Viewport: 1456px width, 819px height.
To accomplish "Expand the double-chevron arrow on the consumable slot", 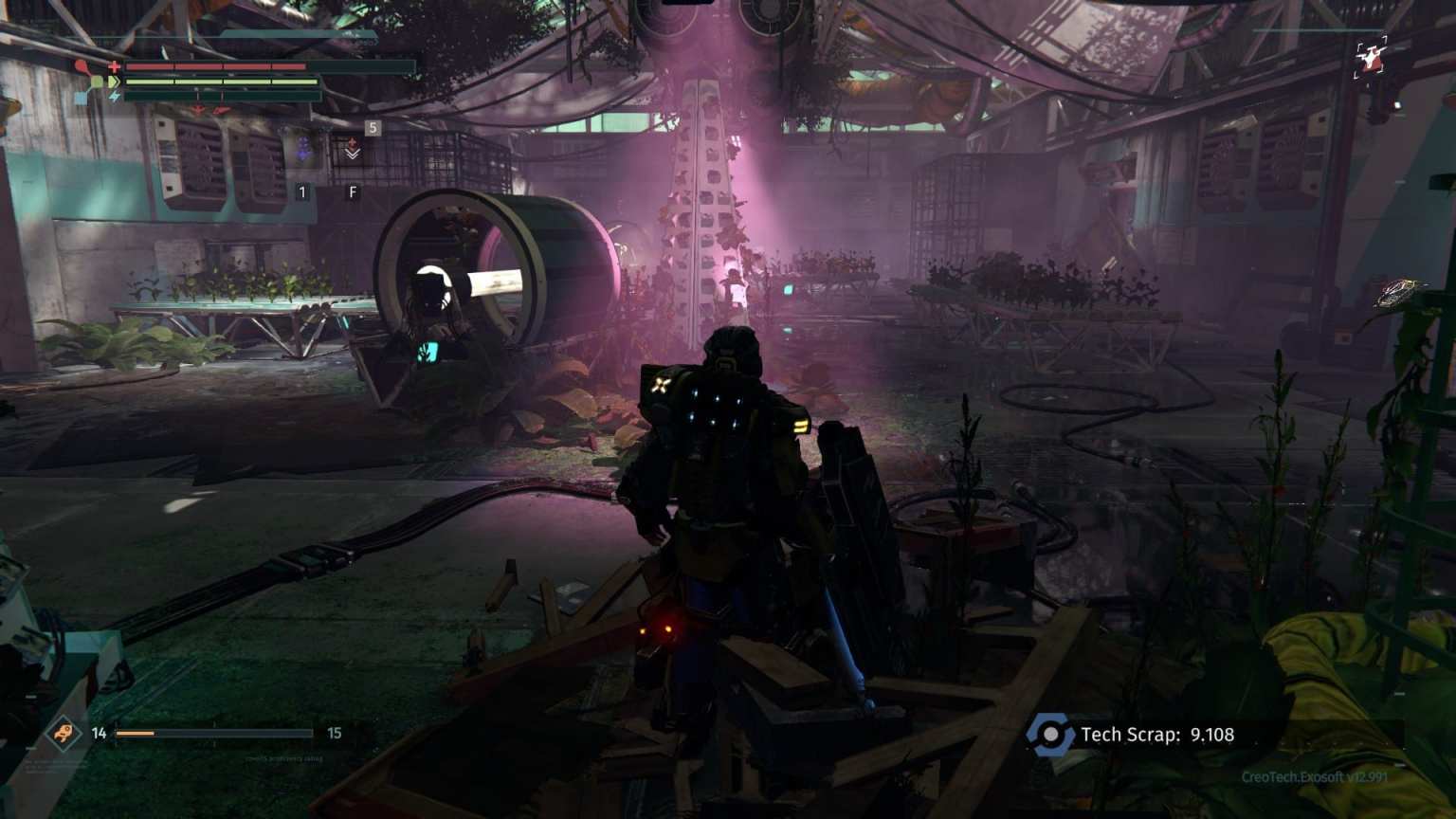I will click(353, 155).
